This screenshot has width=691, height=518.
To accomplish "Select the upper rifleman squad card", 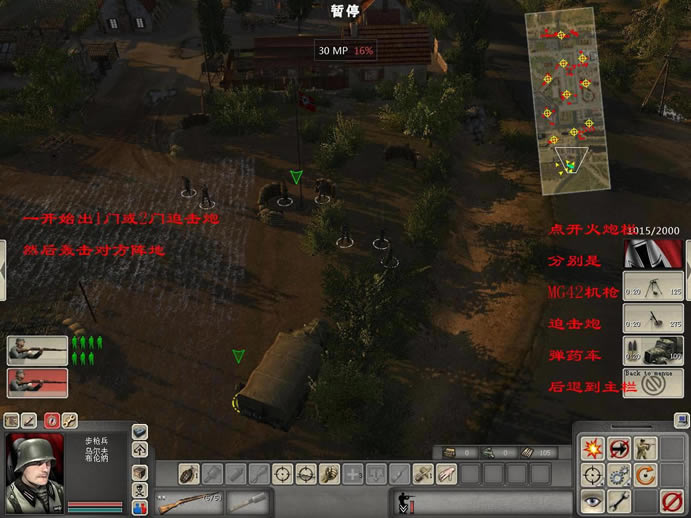I will pos(37,350).
